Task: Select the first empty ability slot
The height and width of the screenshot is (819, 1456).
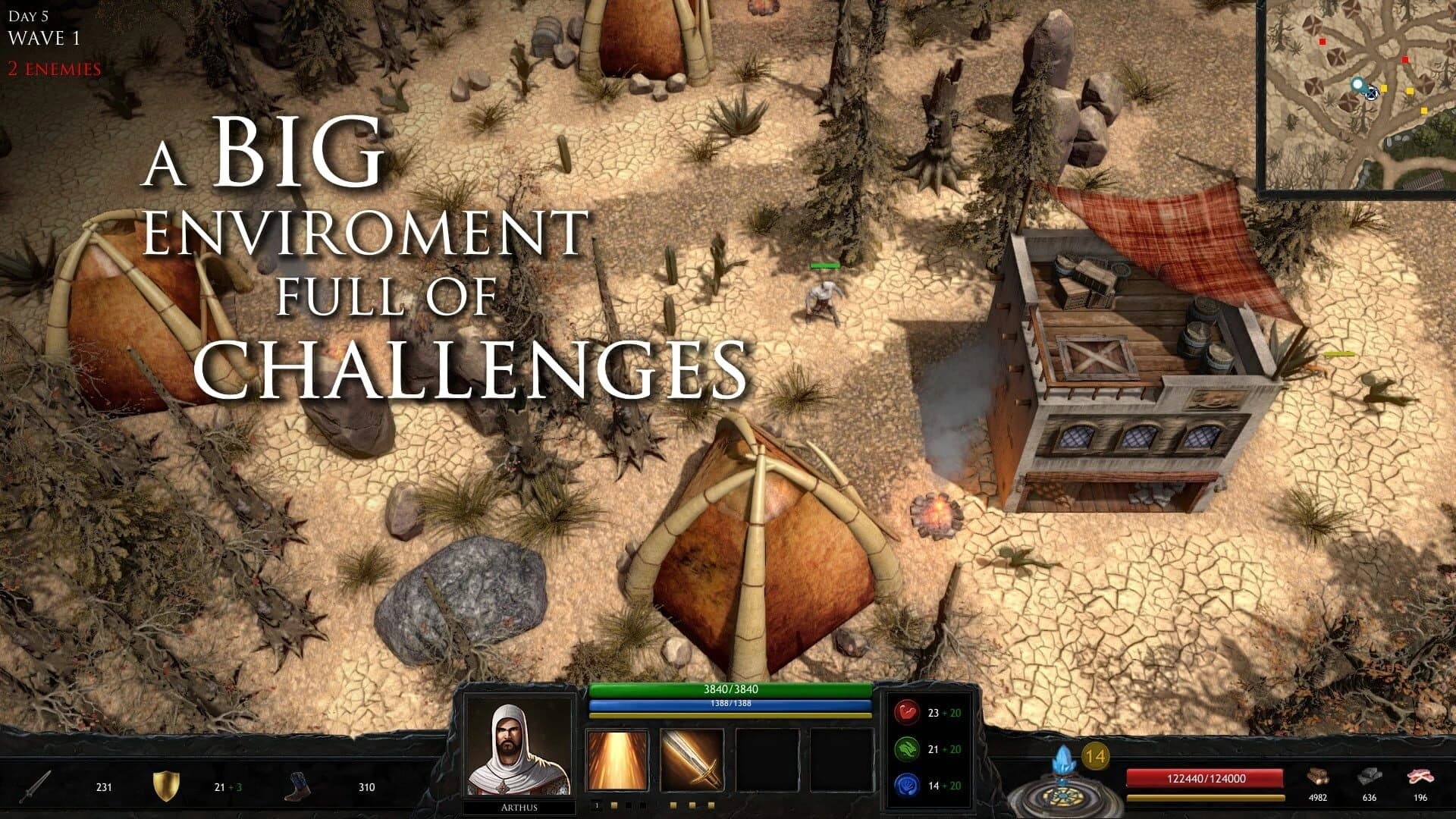Action: pyautogui.click(x=768, y=758)
